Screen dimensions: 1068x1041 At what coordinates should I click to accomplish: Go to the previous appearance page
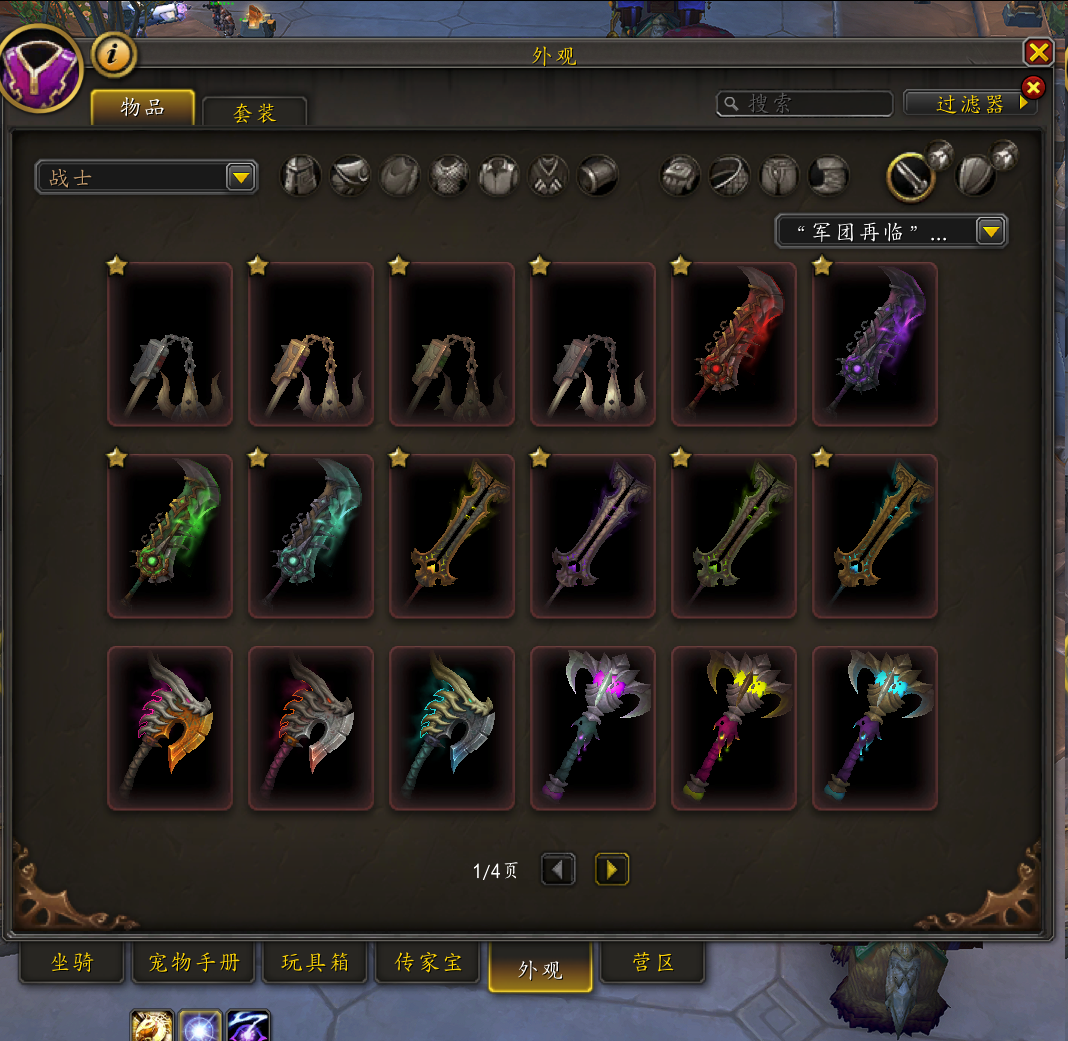pyautogui.click(x=558, y=869)
